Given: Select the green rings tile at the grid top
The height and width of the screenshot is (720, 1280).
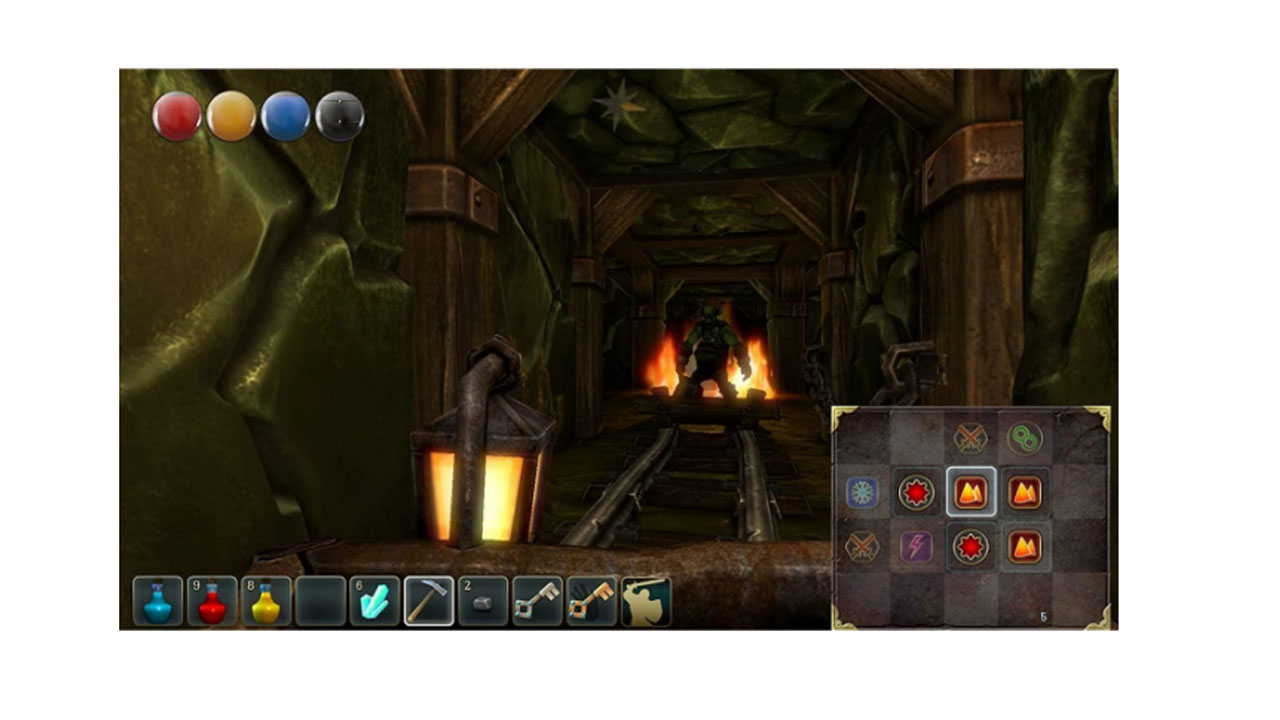Looking at the screenshot, I should click(x=1025, y=437).
